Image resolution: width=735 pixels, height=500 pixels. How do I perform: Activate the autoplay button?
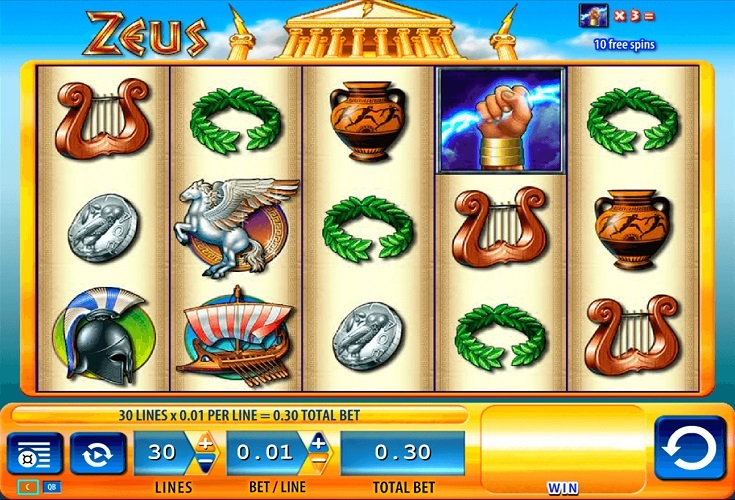click(x=98, y=454)
